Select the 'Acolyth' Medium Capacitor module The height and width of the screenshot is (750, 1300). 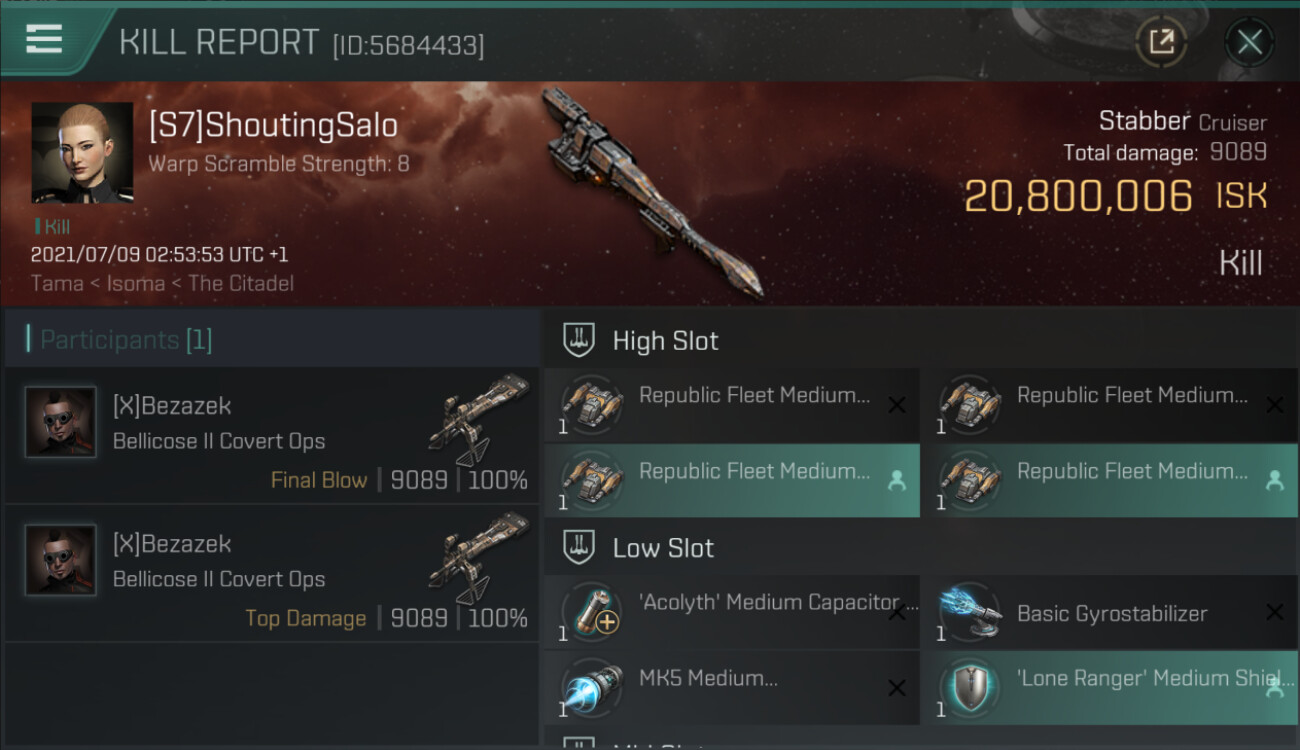pyautogui.click(x=731, y=612)
